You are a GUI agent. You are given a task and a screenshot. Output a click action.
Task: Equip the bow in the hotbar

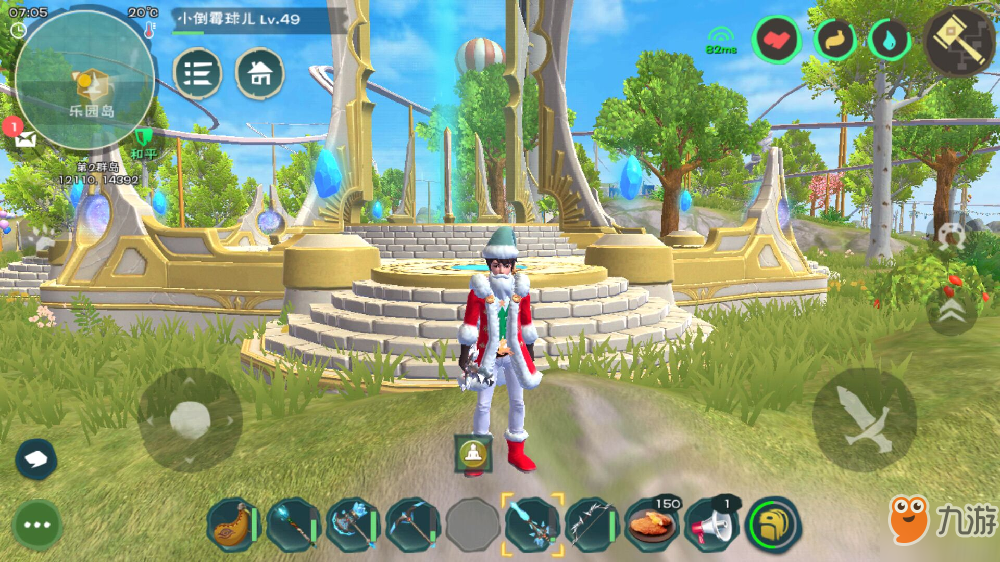[592, 524]
